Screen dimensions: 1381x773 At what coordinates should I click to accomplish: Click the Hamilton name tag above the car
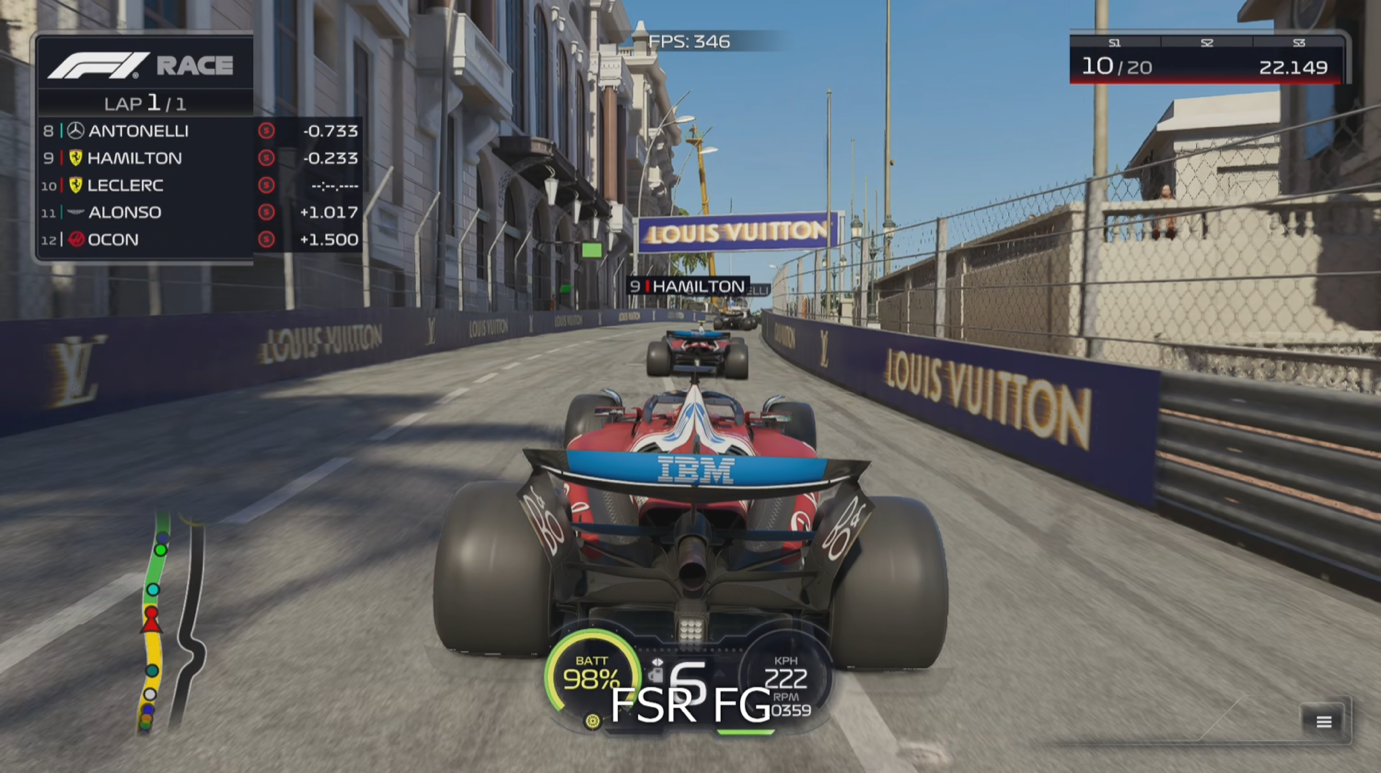[x=688, y=287]
